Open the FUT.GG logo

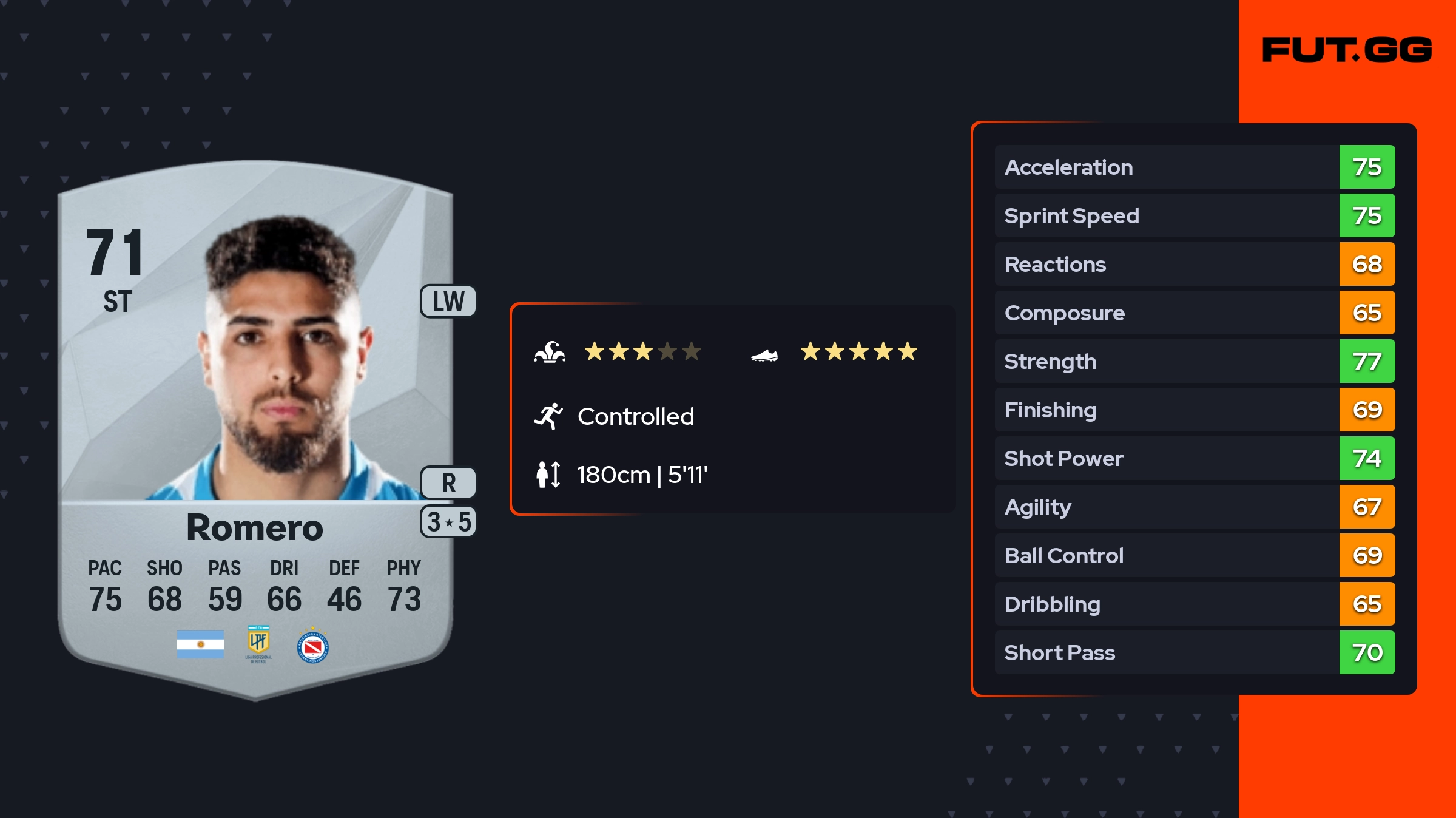(x=1347, y=50)
